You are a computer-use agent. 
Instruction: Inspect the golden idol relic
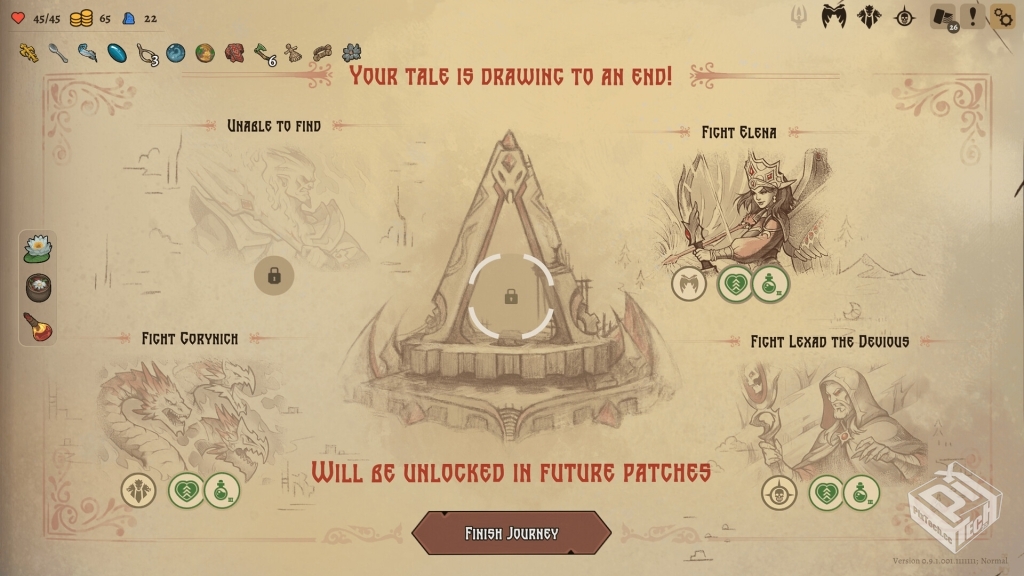pyautogui.click(x=29, y=52)
